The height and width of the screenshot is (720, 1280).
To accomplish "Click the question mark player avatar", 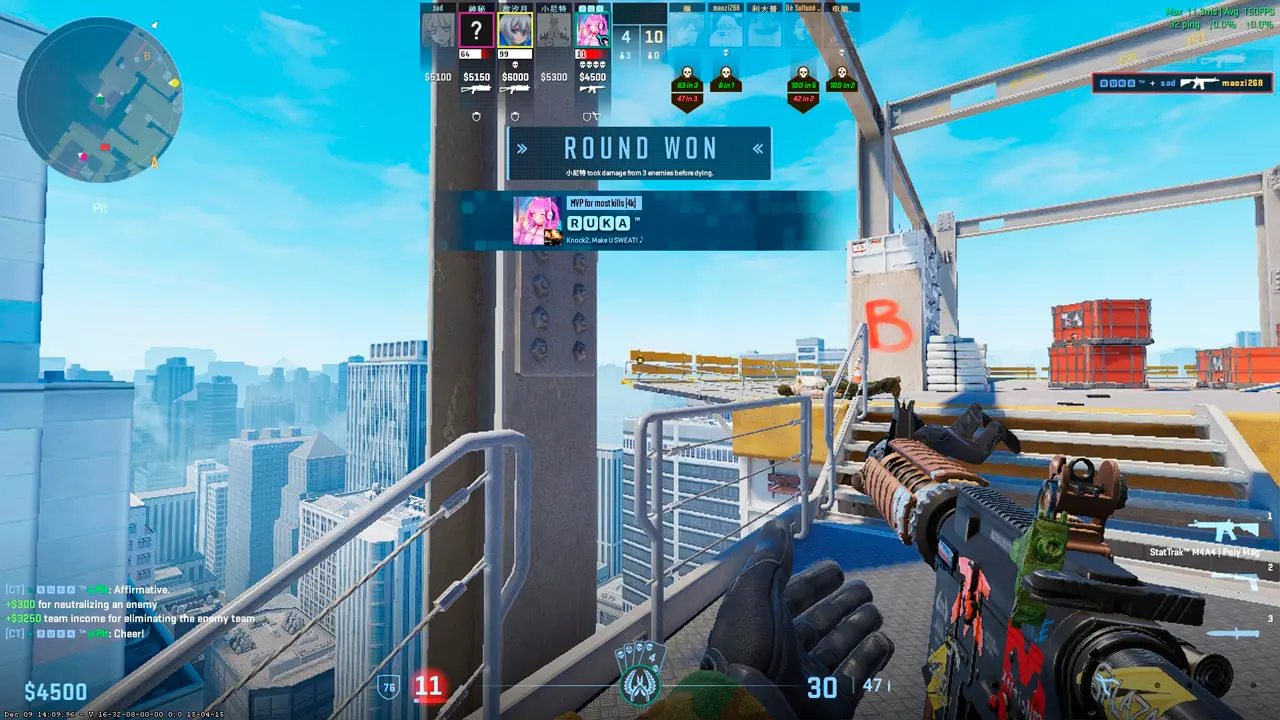I will click(x=475, y=30).
